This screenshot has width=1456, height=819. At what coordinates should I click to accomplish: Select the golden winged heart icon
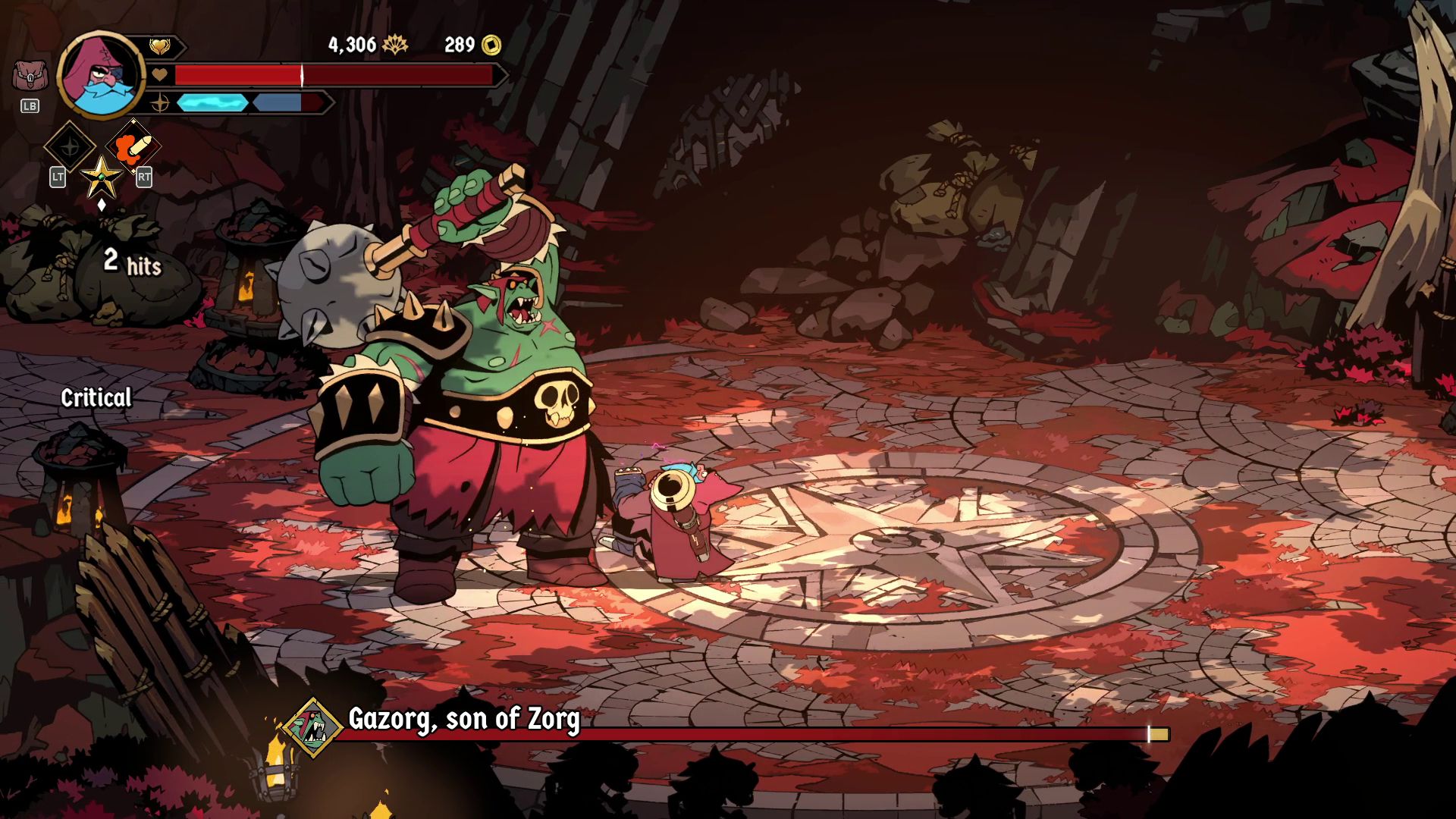[159, 47]
